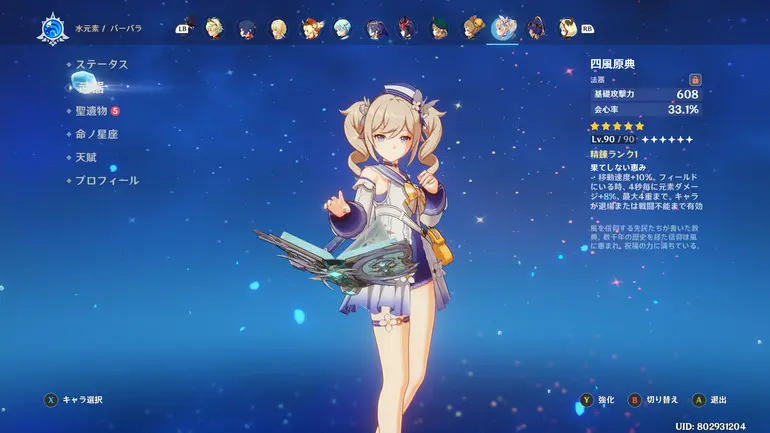Select Barbara's highlighted portrait in character bar
The image size is (770, 433).
tap(503, 28)
